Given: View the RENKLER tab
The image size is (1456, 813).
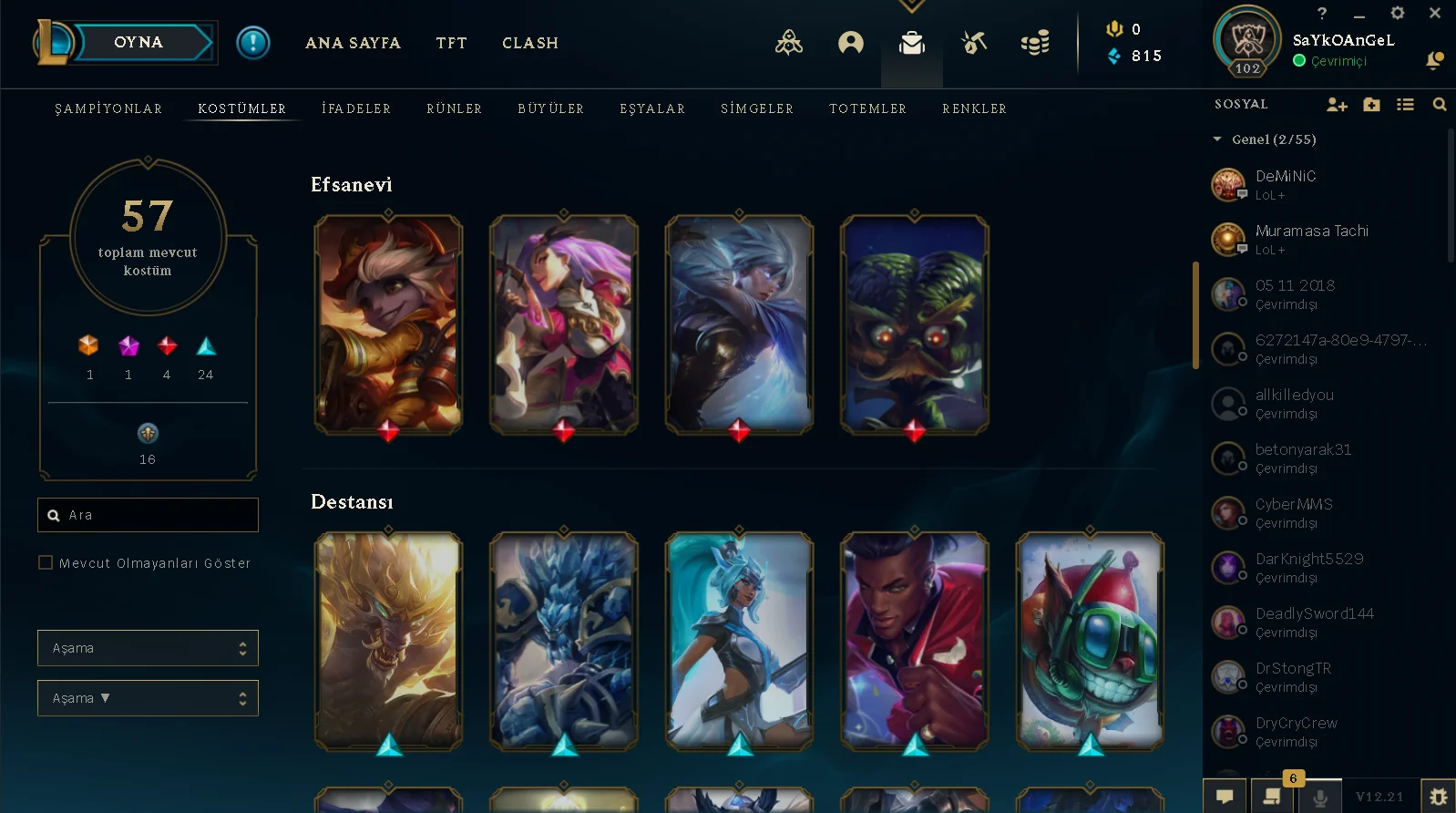Looking at the screenshot, I should pyautogui.click(x=974, y=108).
